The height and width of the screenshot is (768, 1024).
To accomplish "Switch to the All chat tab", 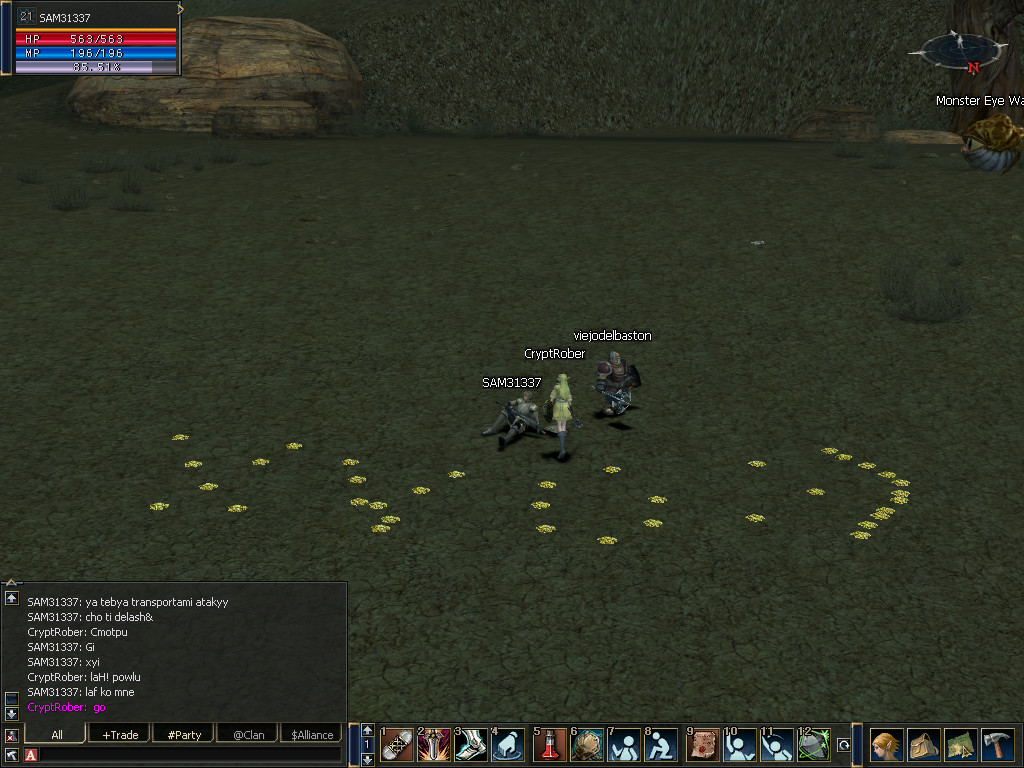I will point(57,735).
